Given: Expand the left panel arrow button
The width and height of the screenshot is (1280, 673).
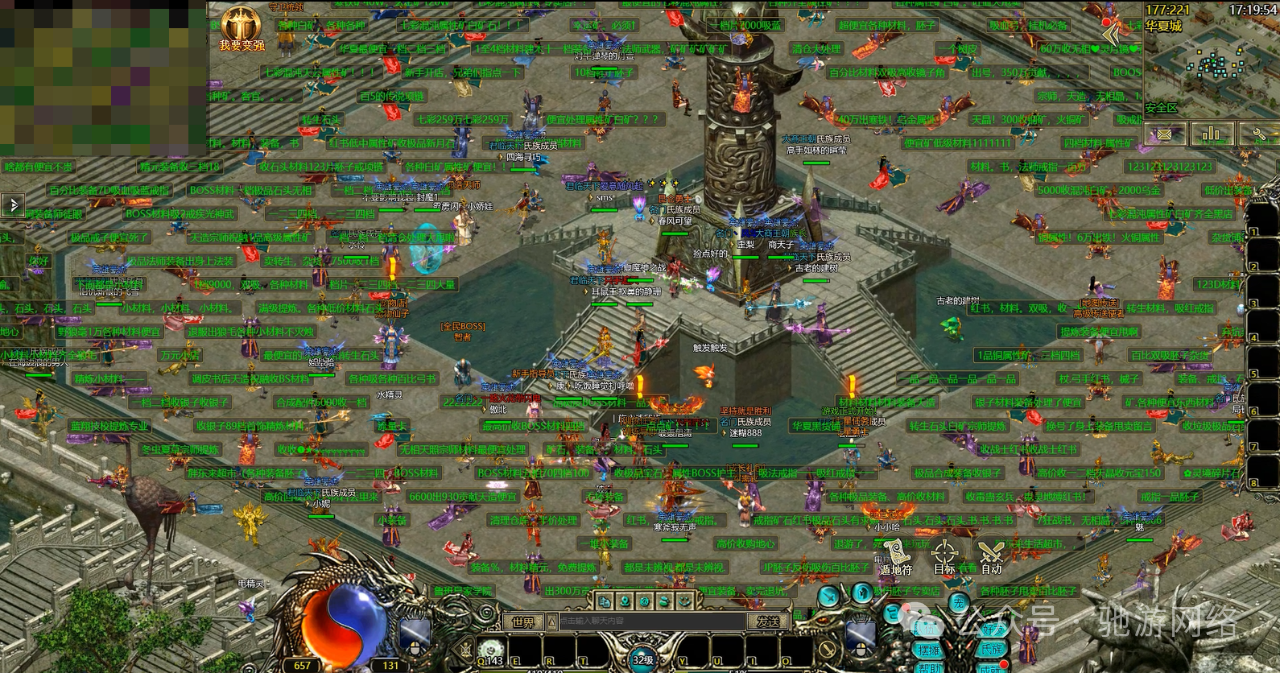Looking at the screenshot, I should point(13,205).
